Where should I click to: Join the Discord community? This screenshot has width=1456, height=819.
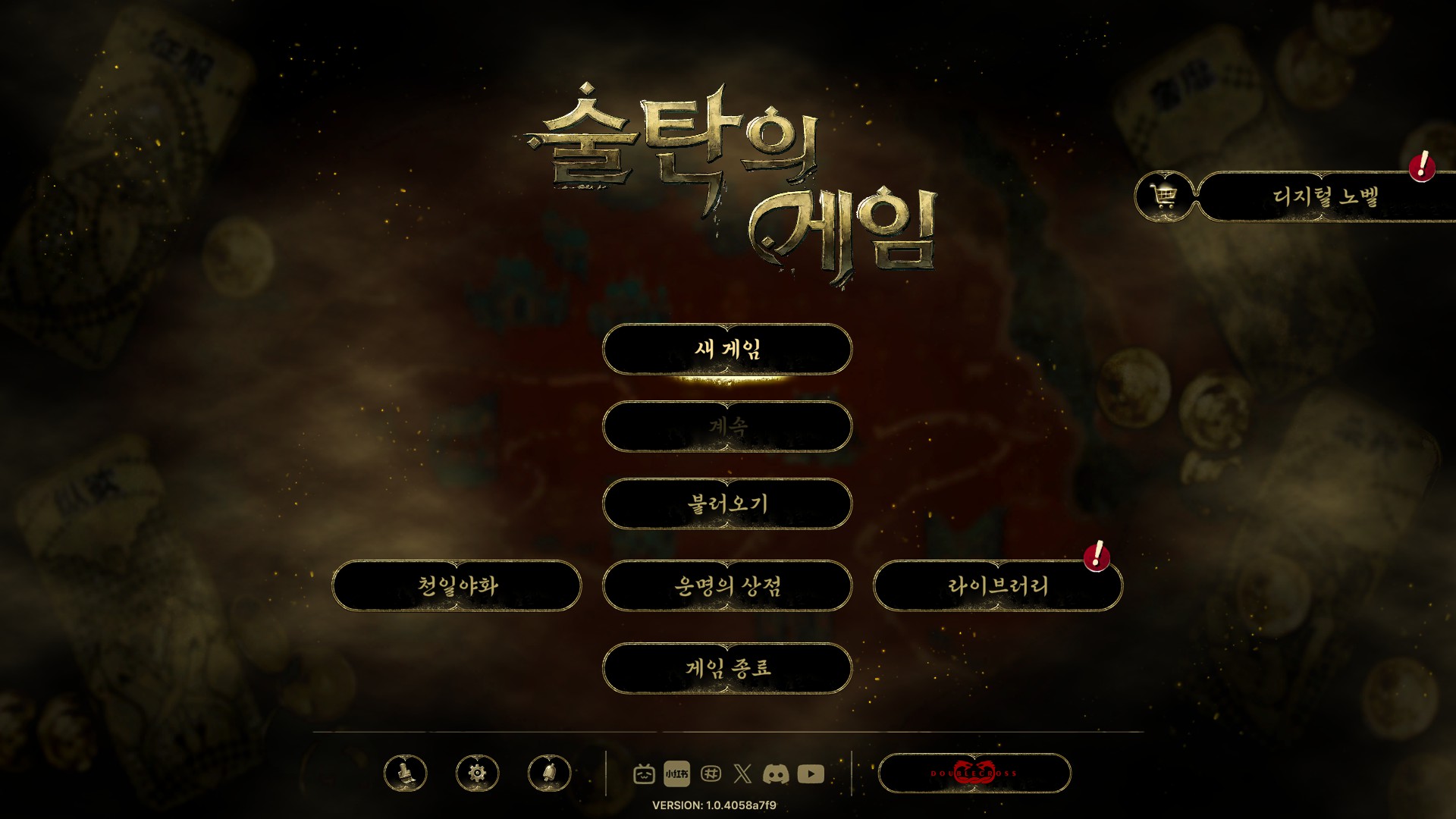[x=777, y=774]
